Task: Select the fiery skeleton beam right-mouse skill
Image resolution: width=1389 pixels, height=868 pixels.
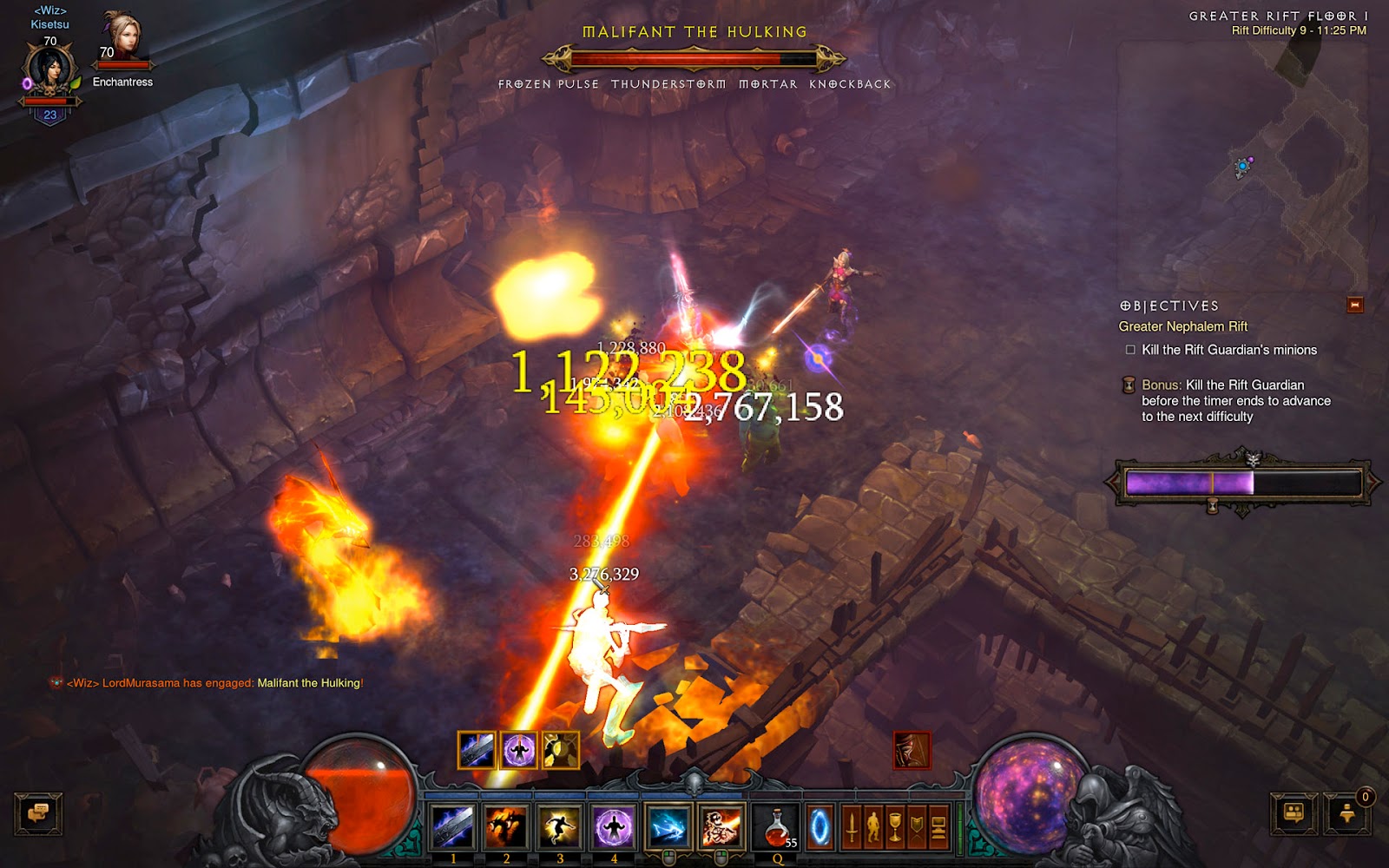Action: click(721, 825)
